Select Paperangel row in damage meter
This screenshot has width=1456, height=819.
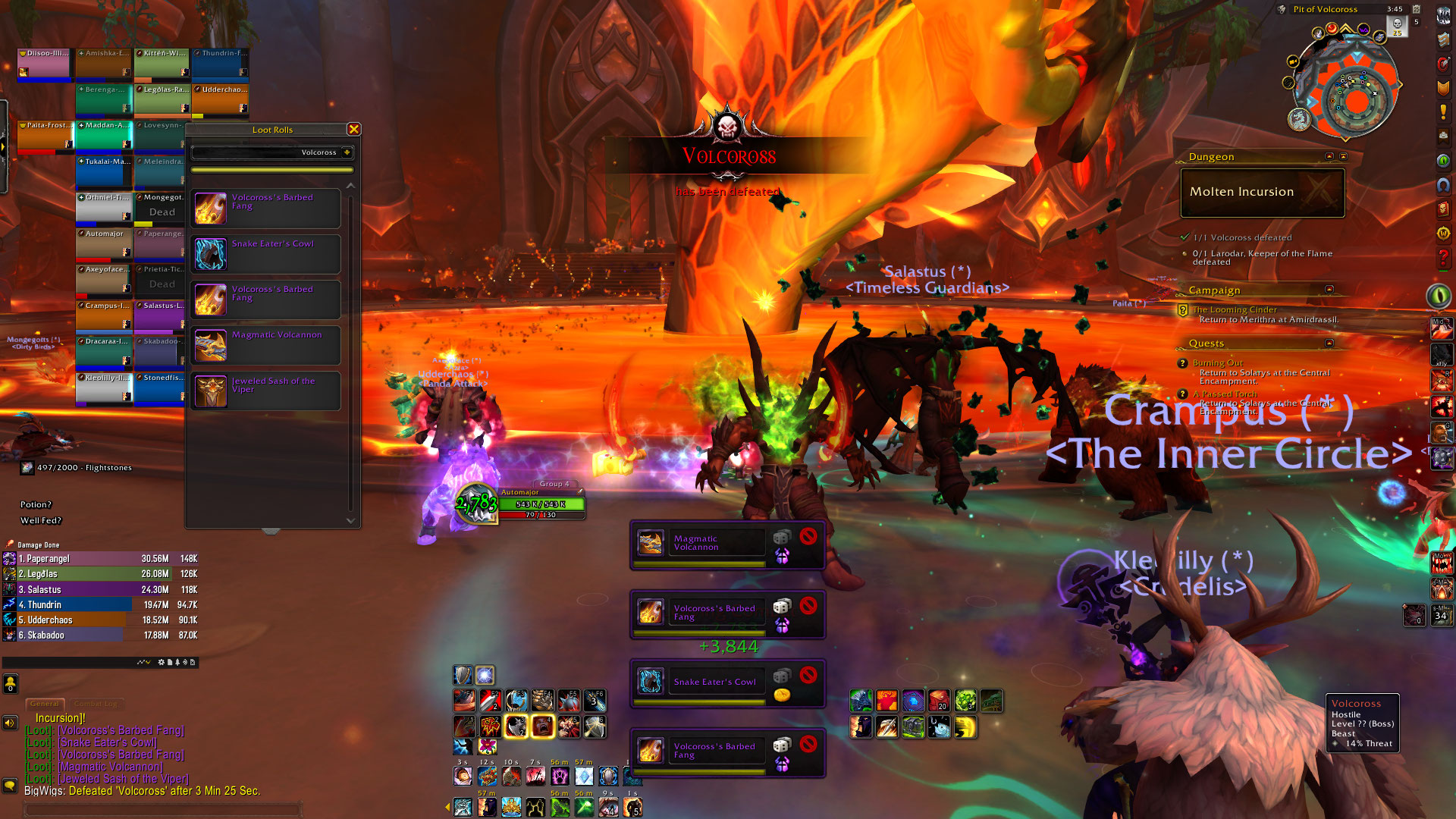100,559
